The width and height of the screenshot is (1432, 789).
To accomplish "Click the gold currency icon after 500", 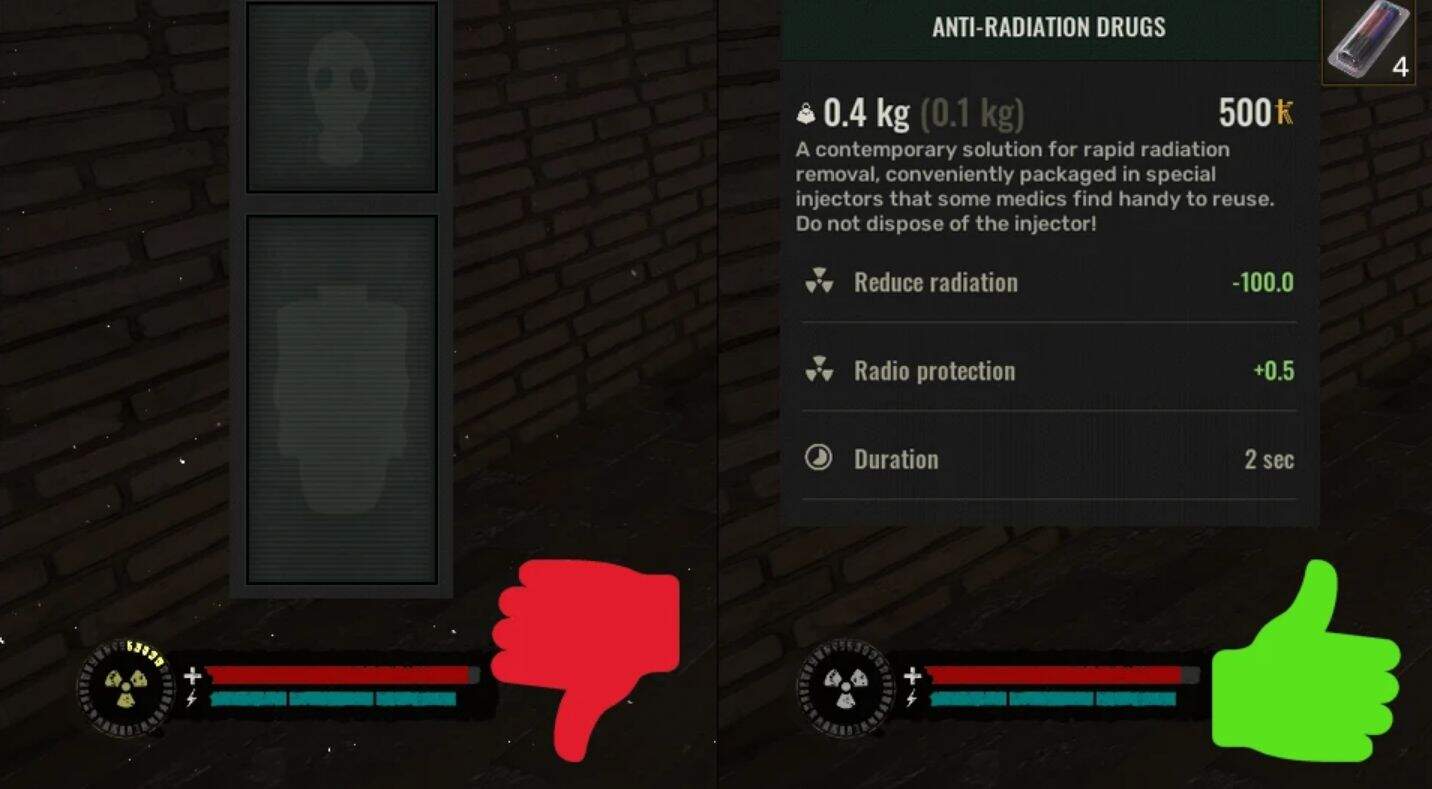I will tap(1283, 112).
